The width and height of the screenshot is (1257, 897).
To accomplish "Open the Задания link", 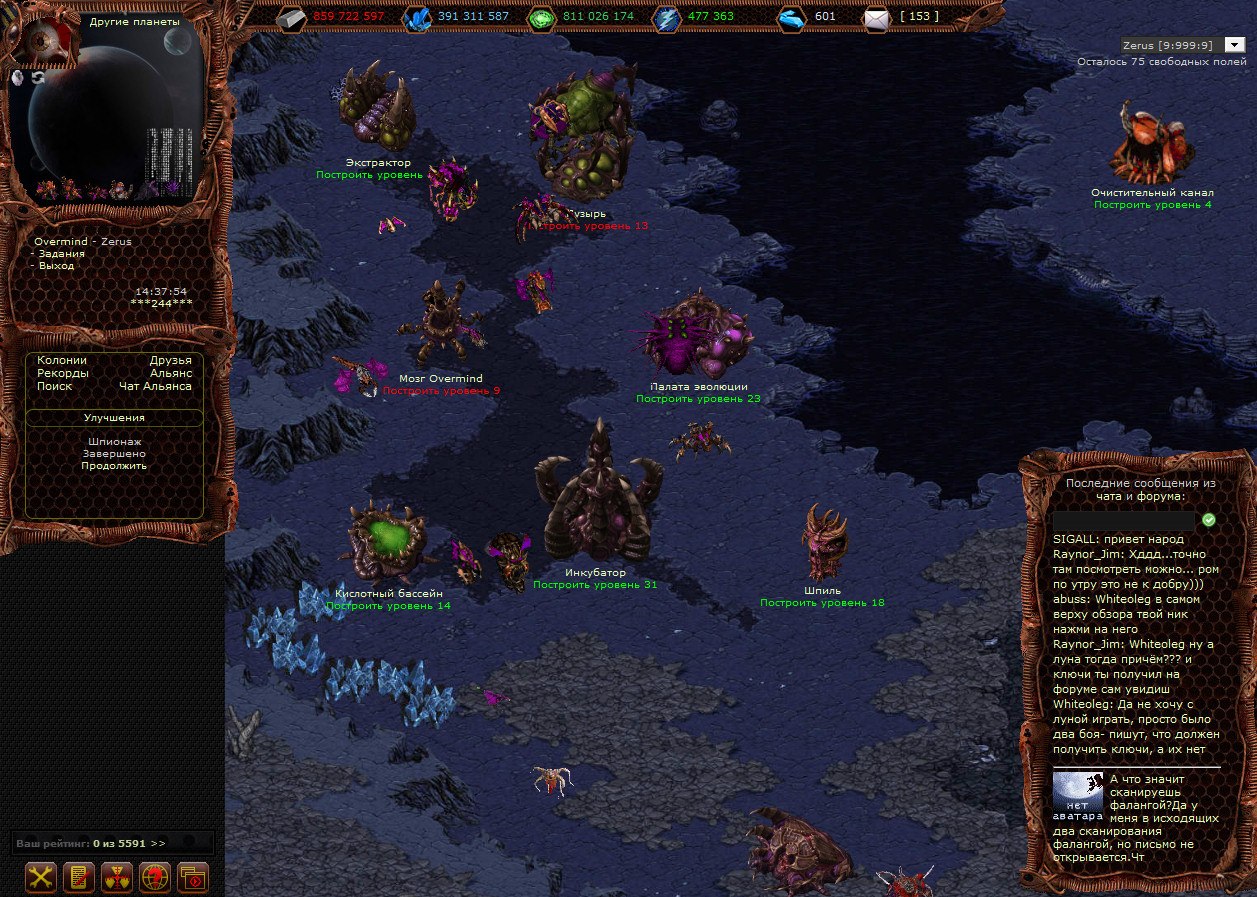I will pyautogui.click(x=61, y=254).
